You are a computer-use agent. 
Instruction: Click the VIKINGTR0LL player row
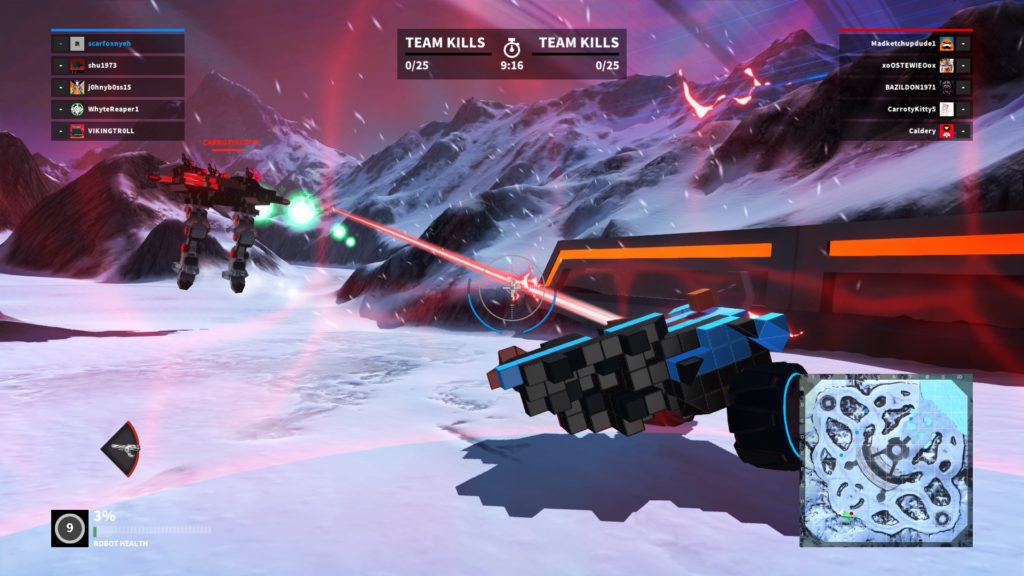pyautogui.click(x=118, y=131)
